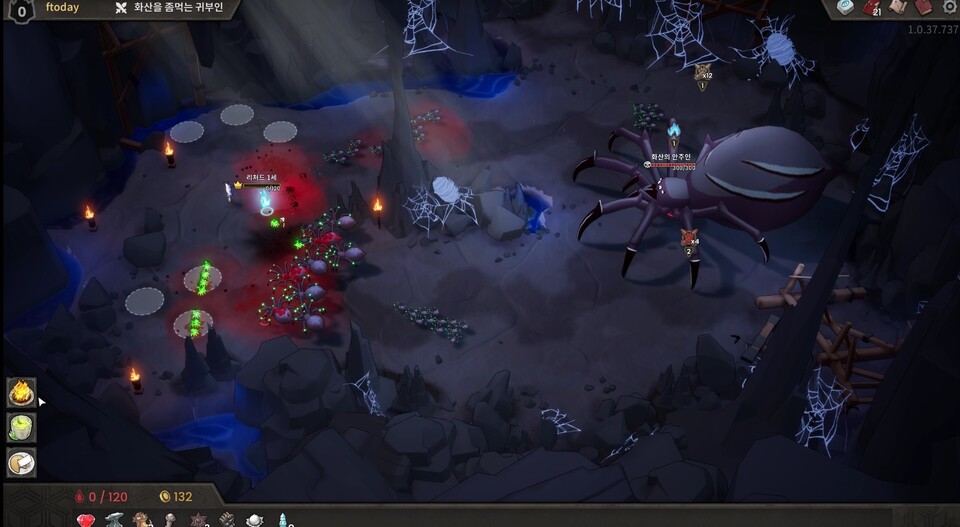The width and height of the screenshot is (960, 527).
Task: Use the fortune cookie item
Action: [21, 462]
